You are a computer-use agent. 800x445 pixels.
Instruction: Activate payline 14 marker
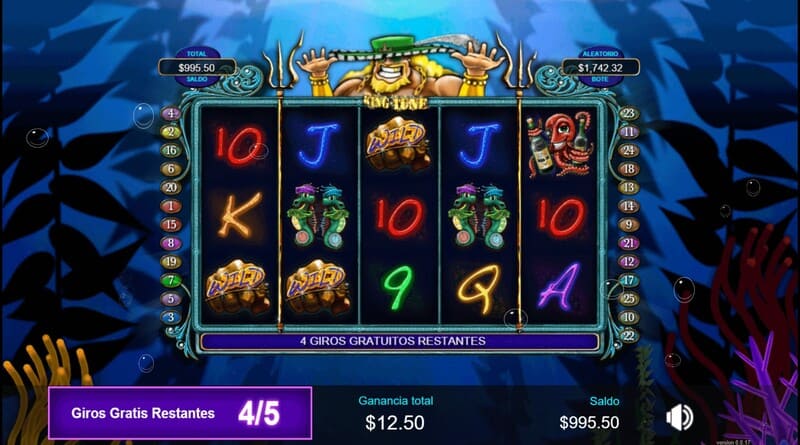click(x=629, y=206)
